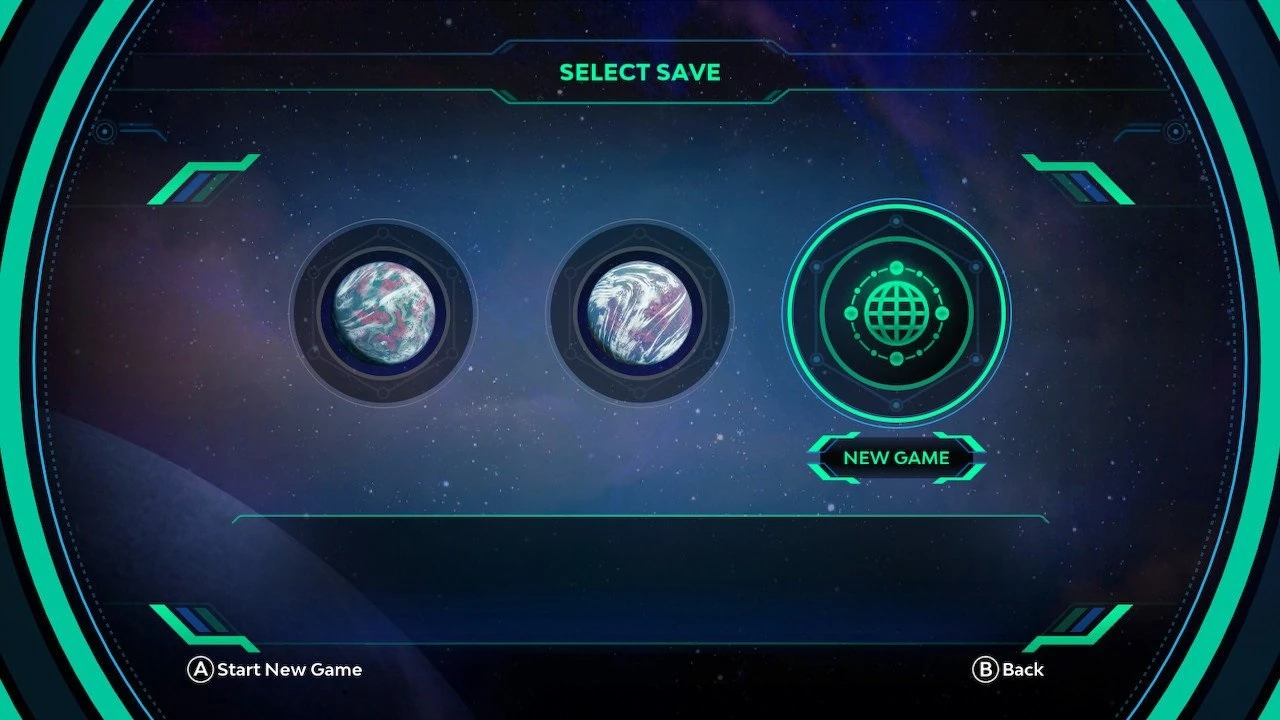
Task: Click the second save's planet thumbnail
Action: (640, 313)
